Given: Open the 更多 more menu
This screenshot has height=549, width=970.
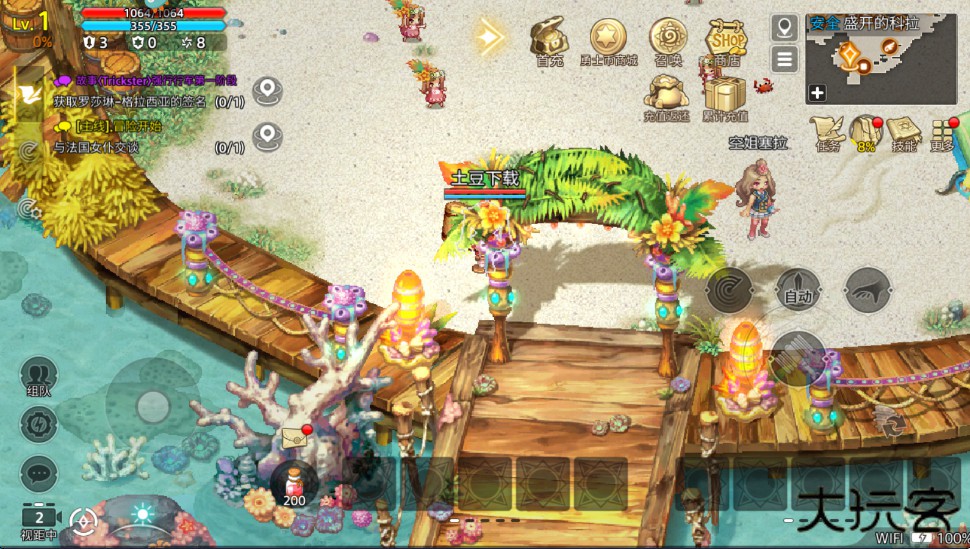Looking at the screenshot, I should tap(942, 132).
